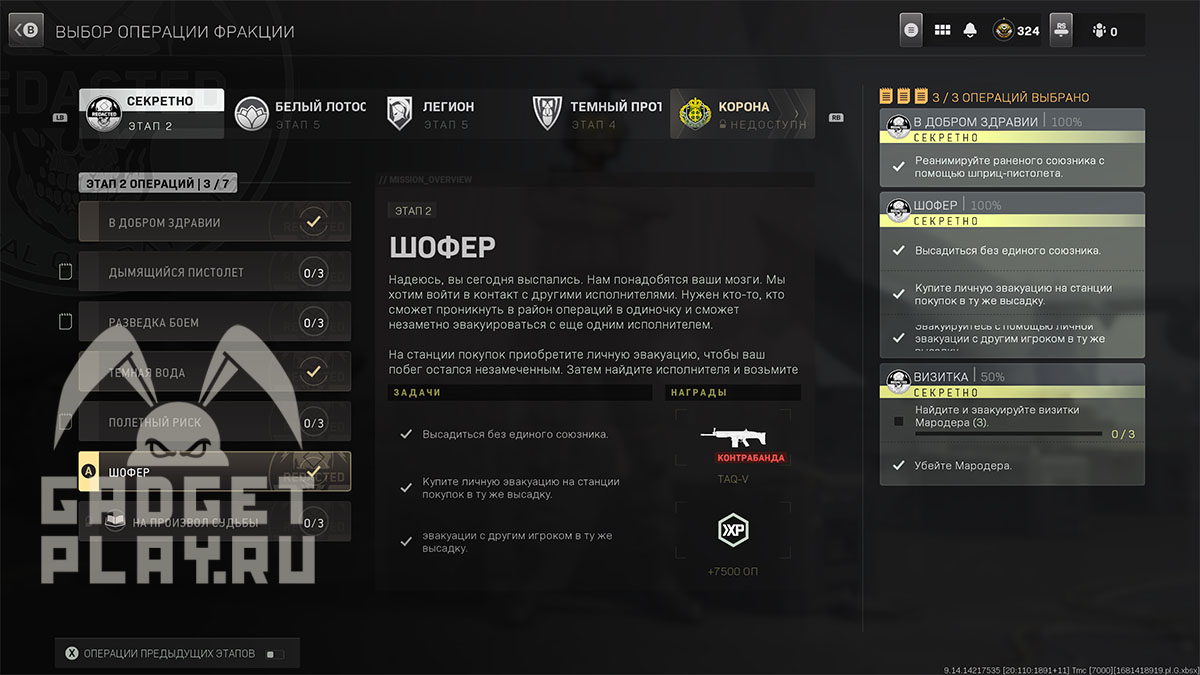
Task: Open the Легион faction tab
Action: [447, 114]
